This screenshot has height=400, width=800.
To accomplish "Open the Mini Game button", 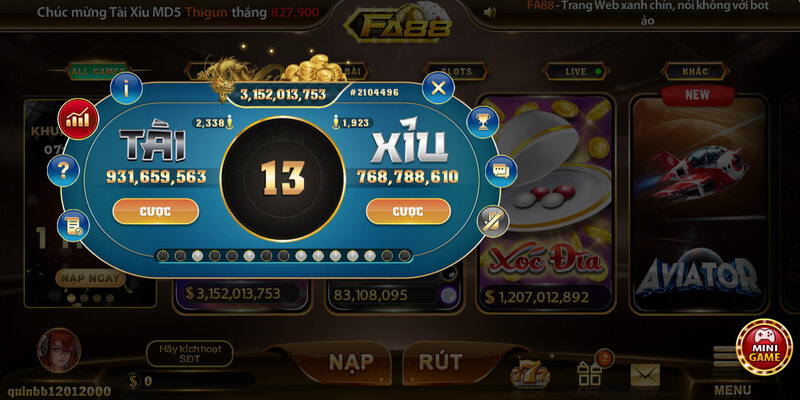I will click(x=764, y=347).
